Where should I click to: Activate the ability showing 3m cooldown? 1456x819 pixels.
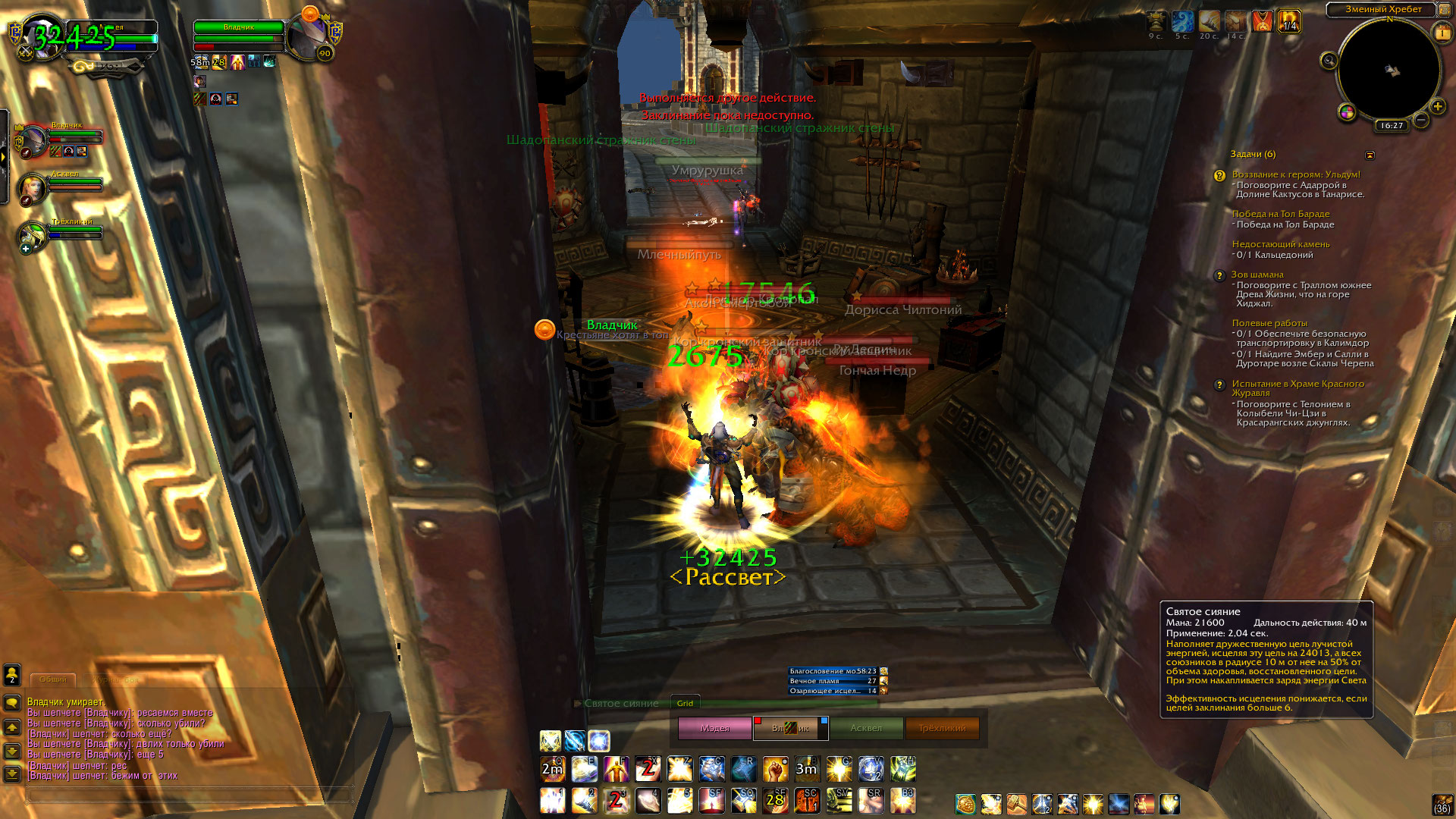806,769
